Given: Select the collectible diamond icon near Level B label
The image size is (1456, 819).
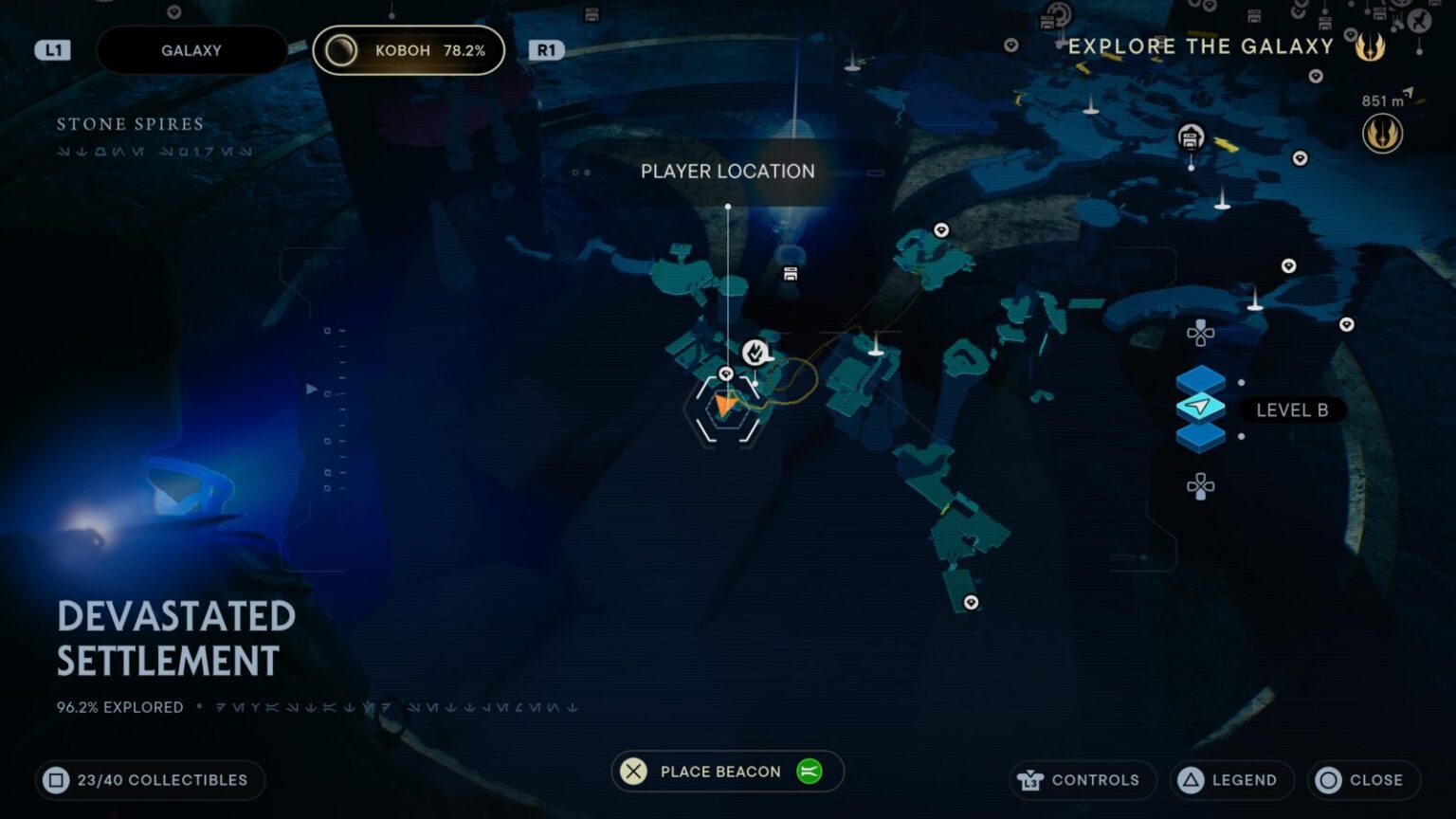Looking at the screenshot, I should coord(1347,323).
